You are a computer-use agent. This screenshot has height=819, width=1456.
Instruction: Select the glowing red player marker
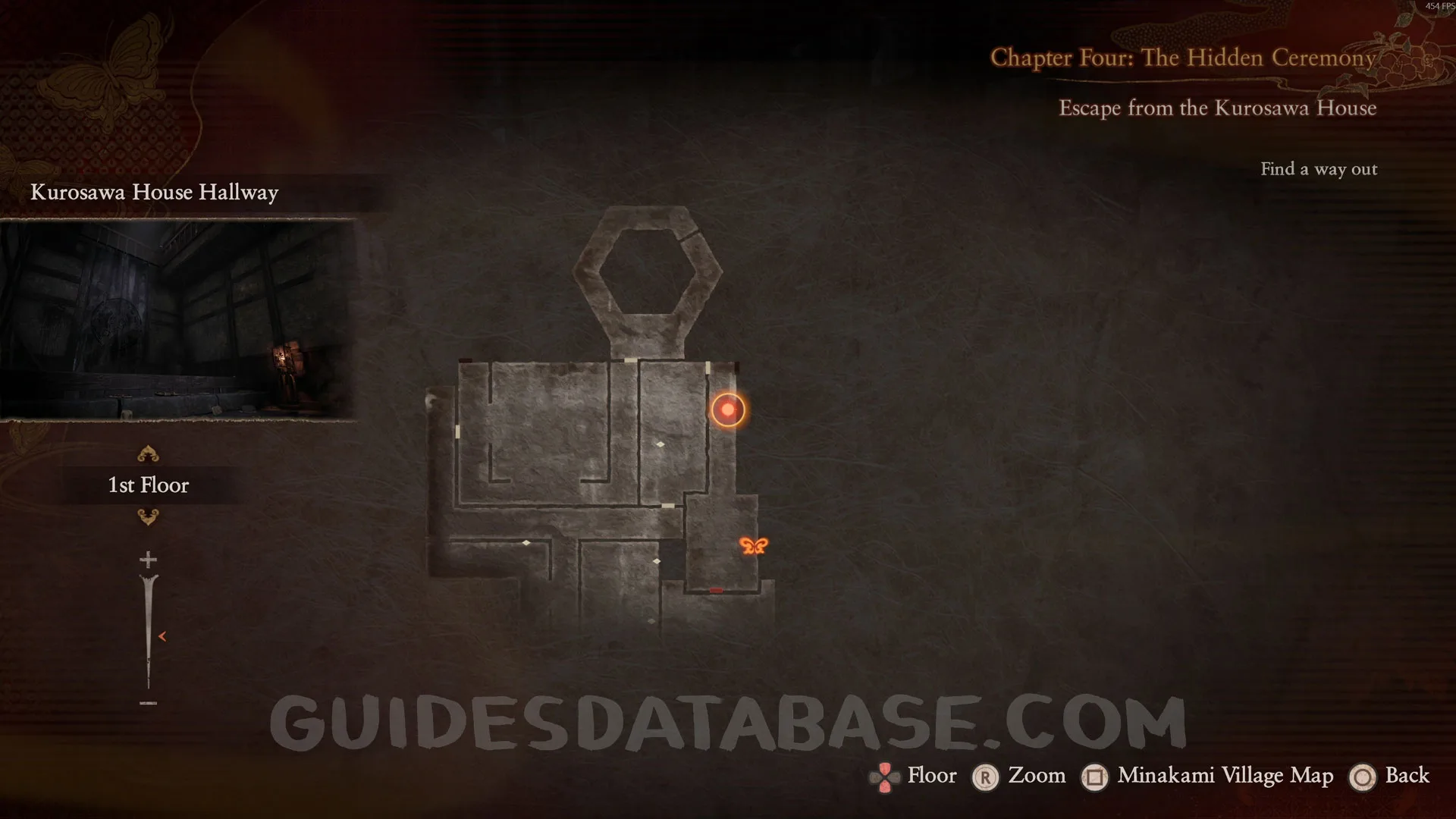click(728, 409)
